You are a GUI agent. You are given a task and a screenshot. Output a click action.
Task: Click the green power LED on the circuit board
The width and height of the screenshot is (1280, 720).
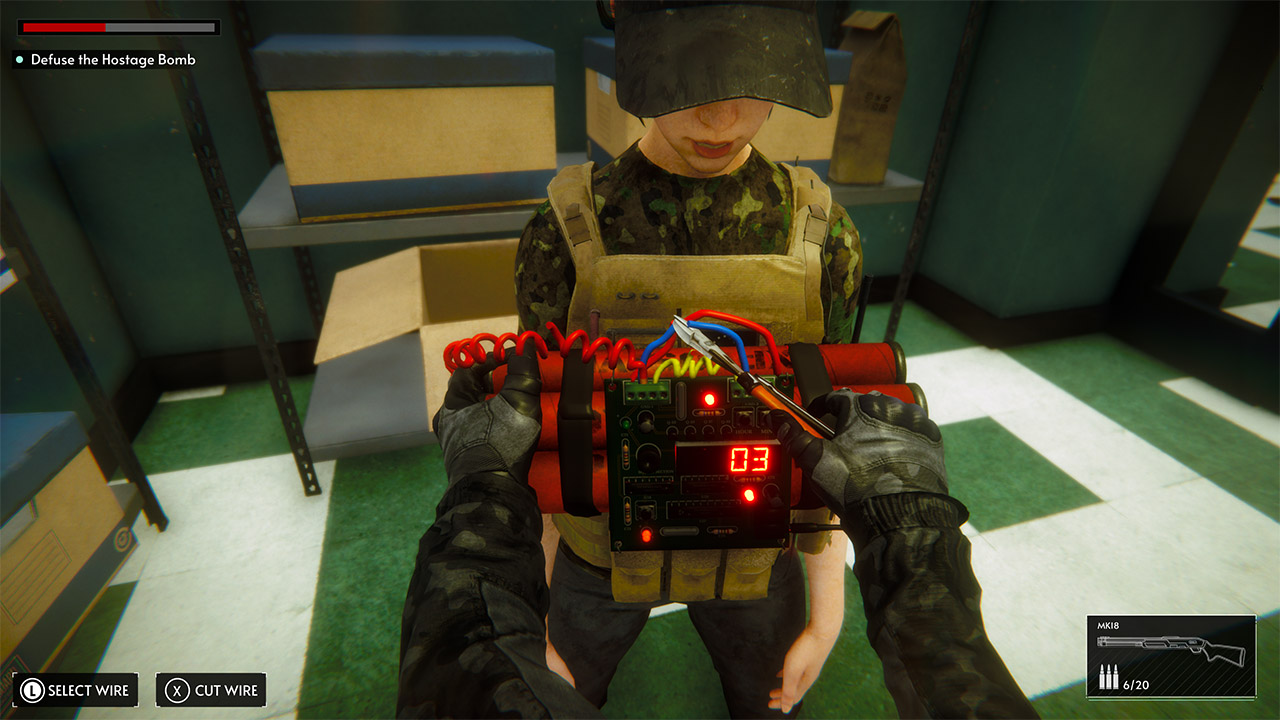(x=626, y=421)
